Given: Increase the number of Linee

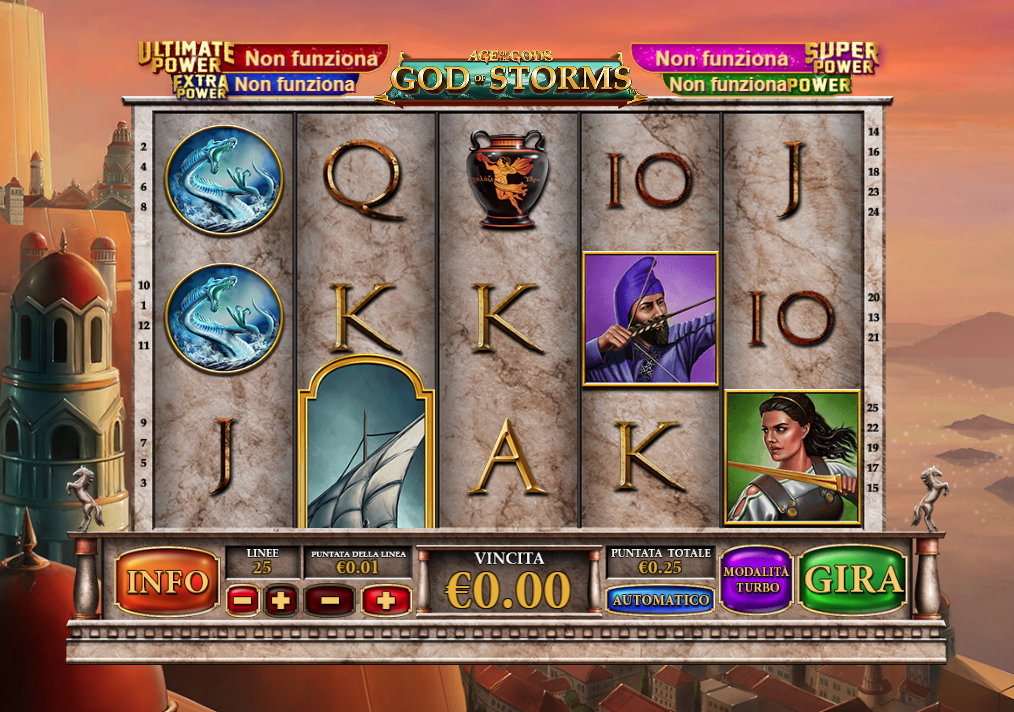Looking at the screenshot, I should 281,600.
